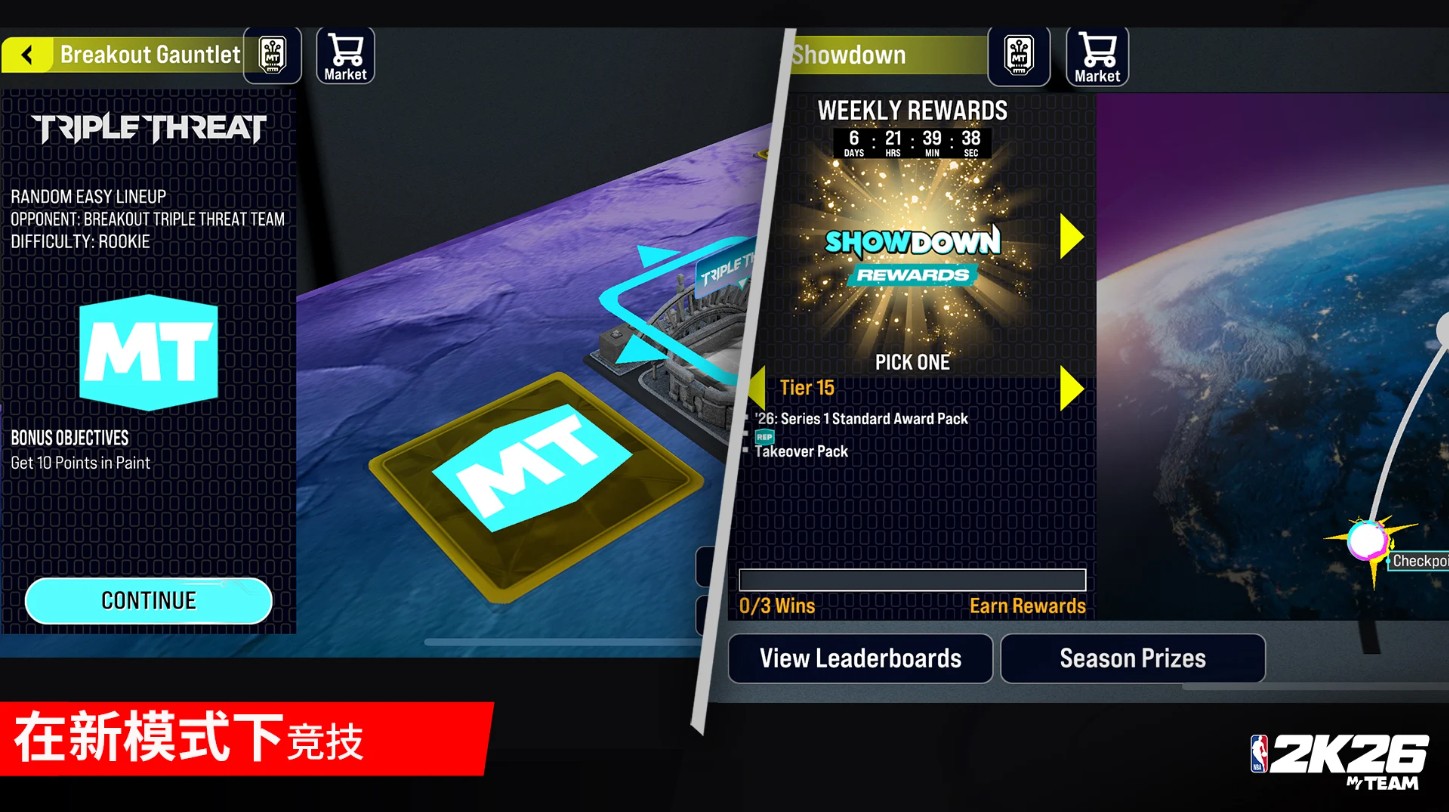Click the MT pack icon beside Breakout Gauntlet title
The width and height of the screenshot is (1449, 812).
pos(272,54)
